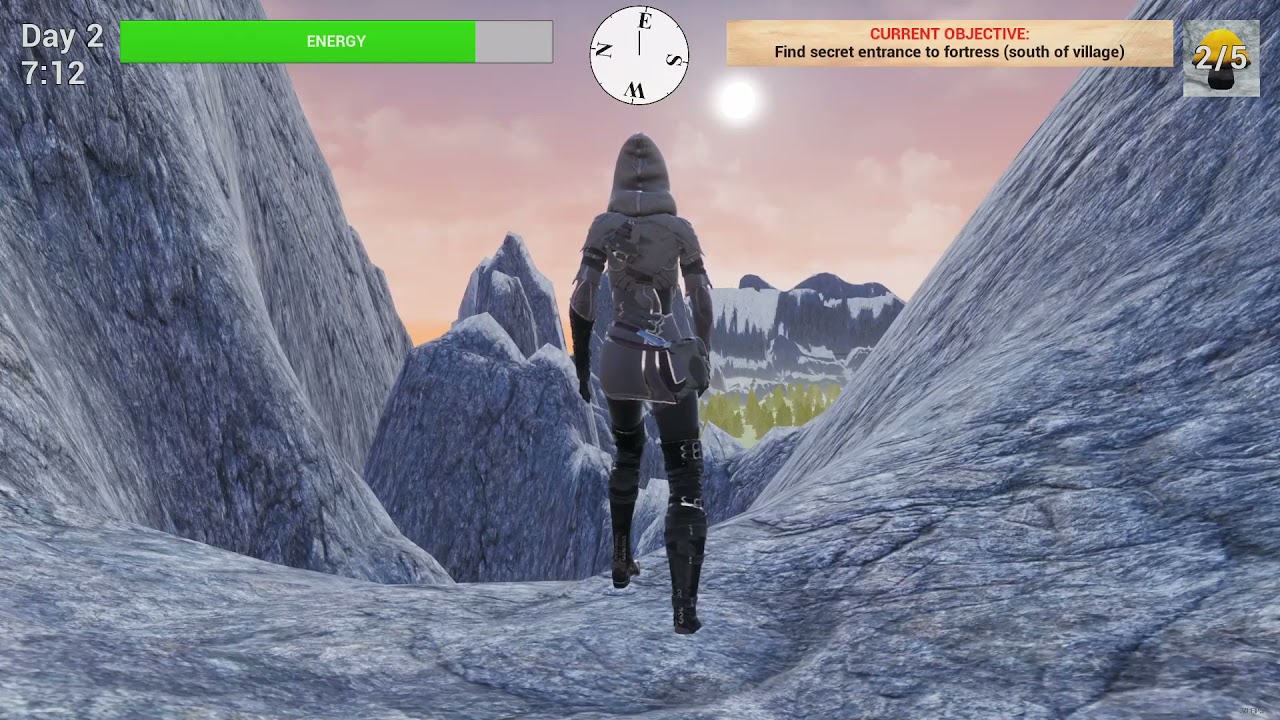Click the S marker on the compass
The width and height of the screenshot is (1280, 720).
tap(673, 59)
